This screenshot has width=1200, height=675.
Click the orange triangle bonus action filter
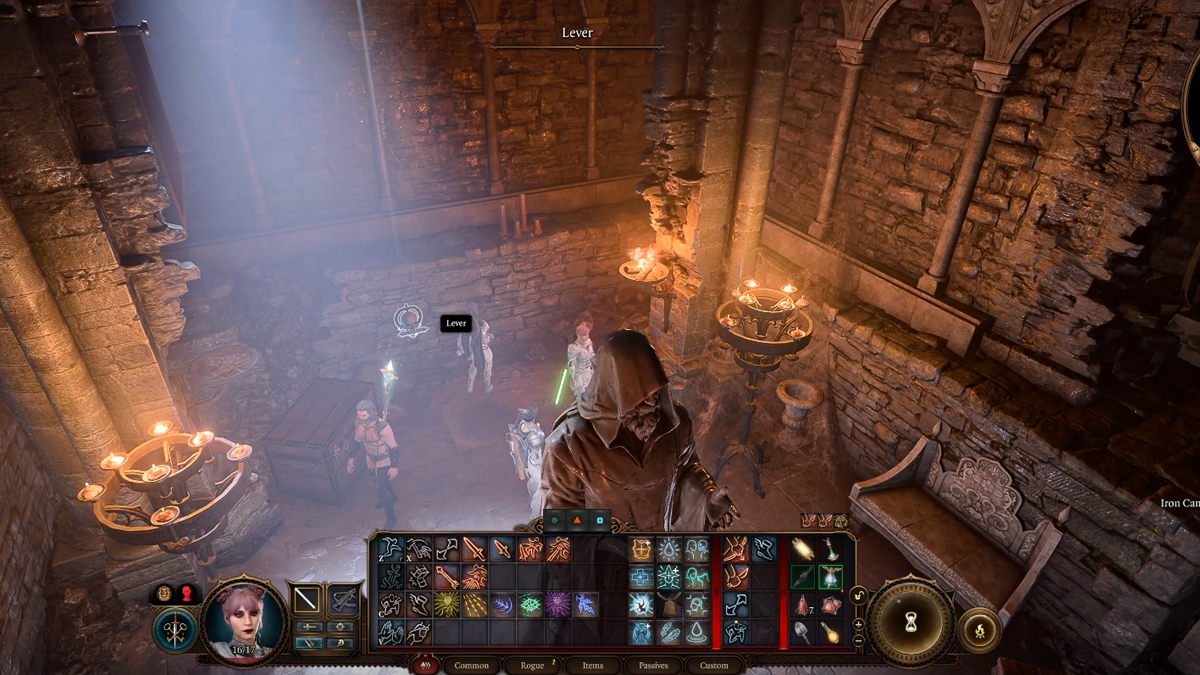click(x=577, y=521)
